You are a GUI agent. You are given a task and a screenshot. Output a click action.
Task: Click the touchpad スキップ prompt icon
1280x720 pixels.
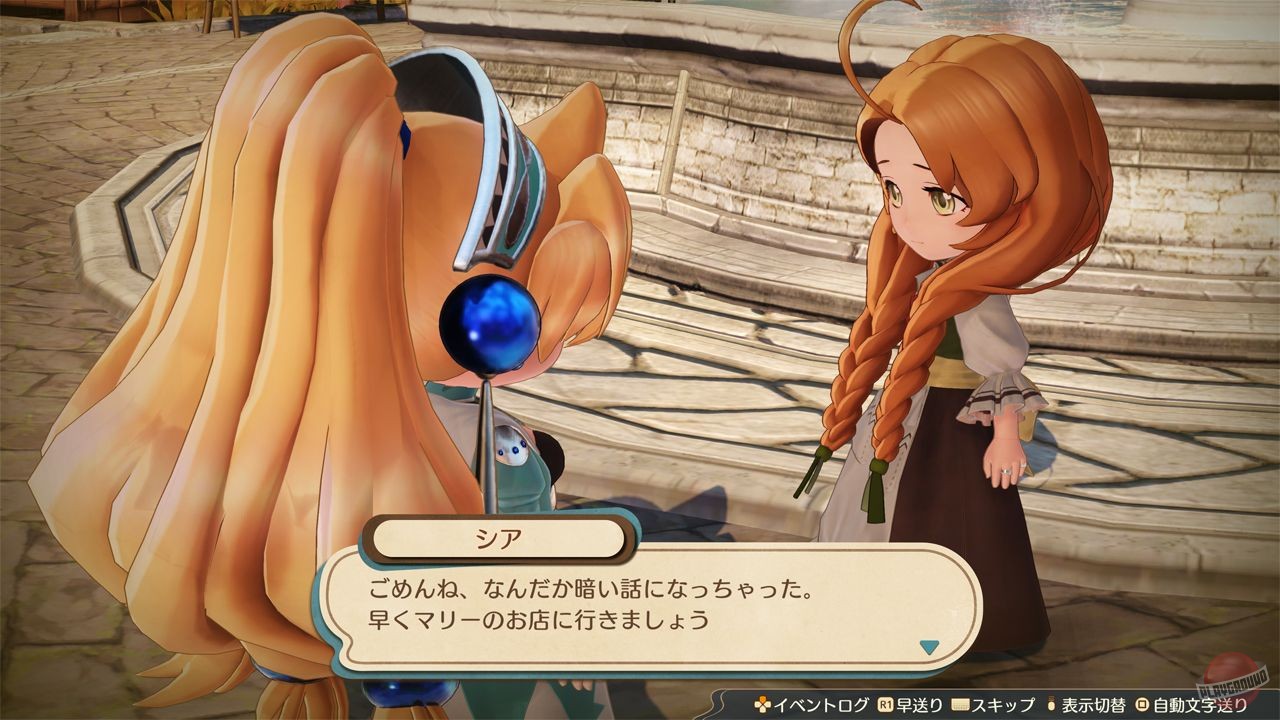[959, 704]
